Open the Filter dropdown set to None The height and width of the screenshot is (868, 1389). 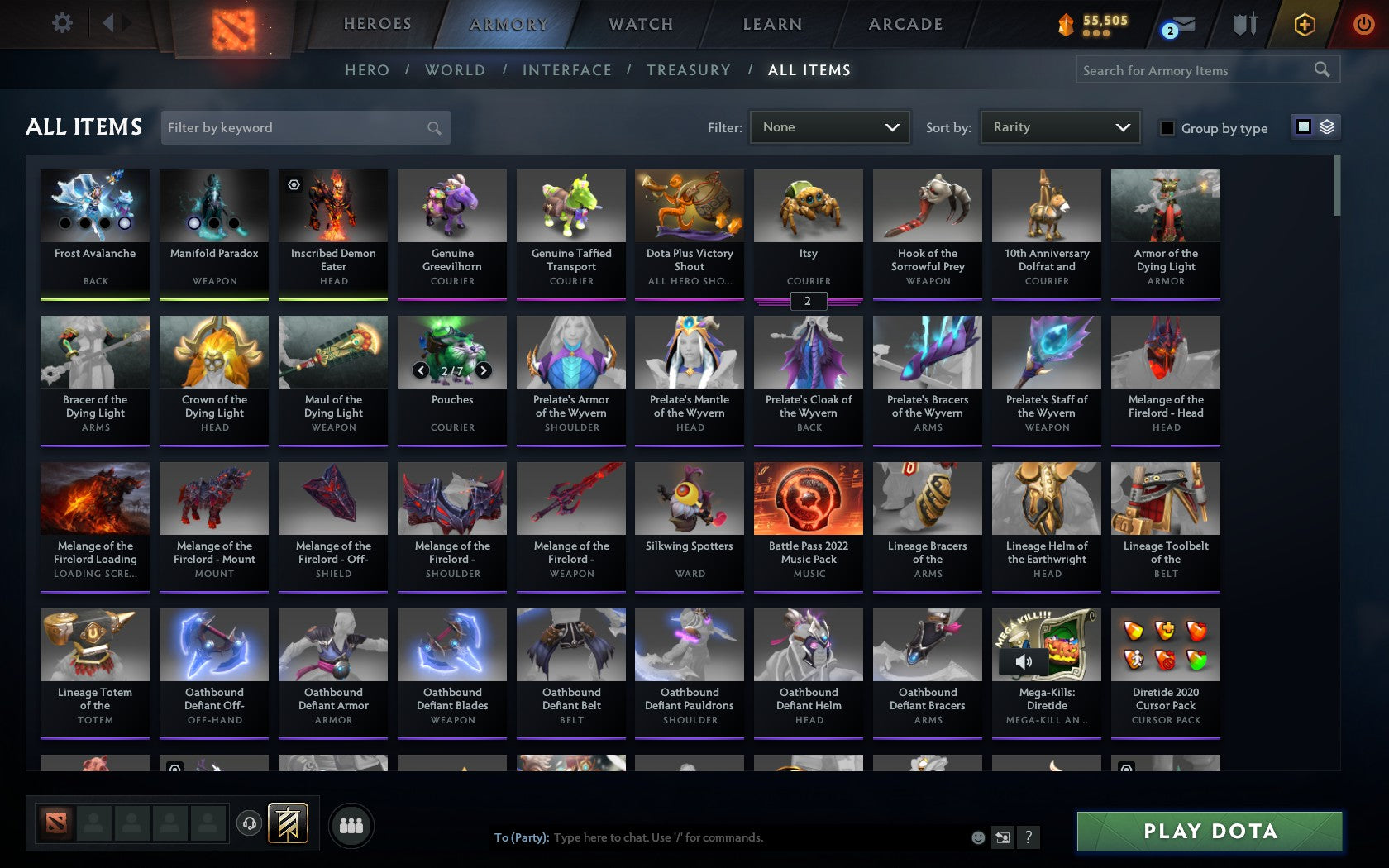point(829,127)
